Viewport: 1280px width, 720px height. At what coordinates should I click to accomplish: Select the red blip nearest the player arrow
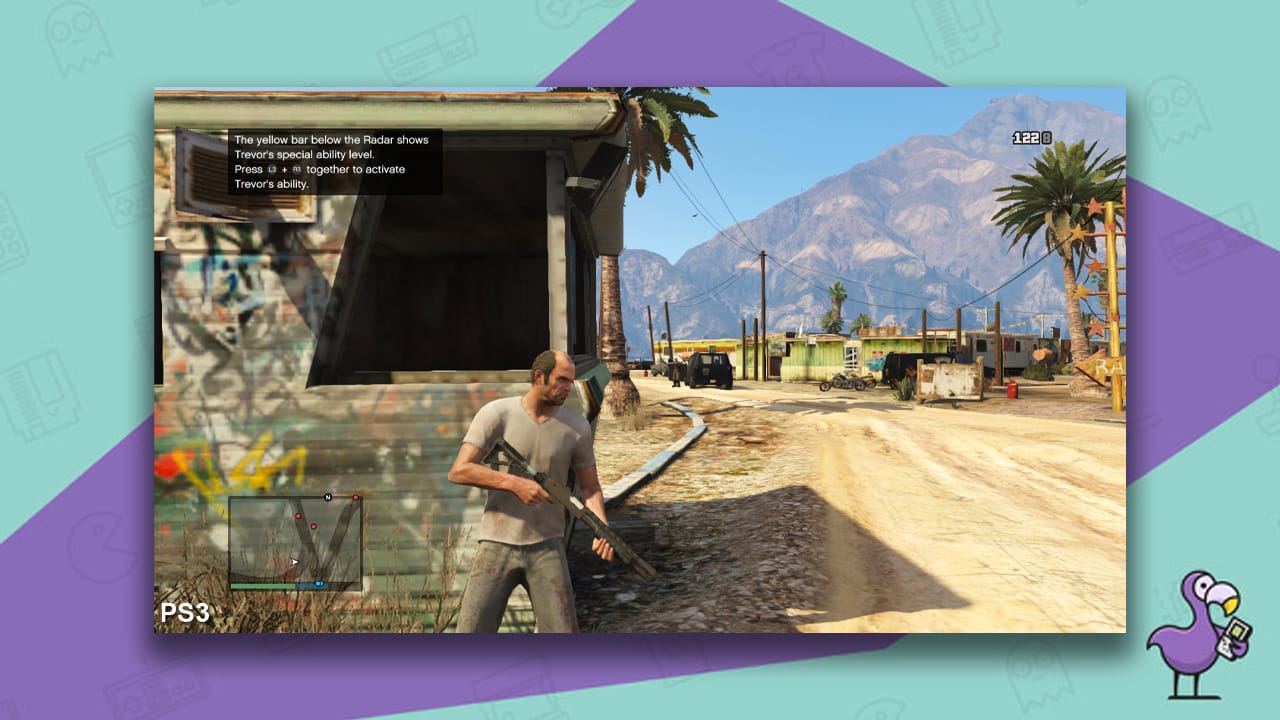click(314, 526)
